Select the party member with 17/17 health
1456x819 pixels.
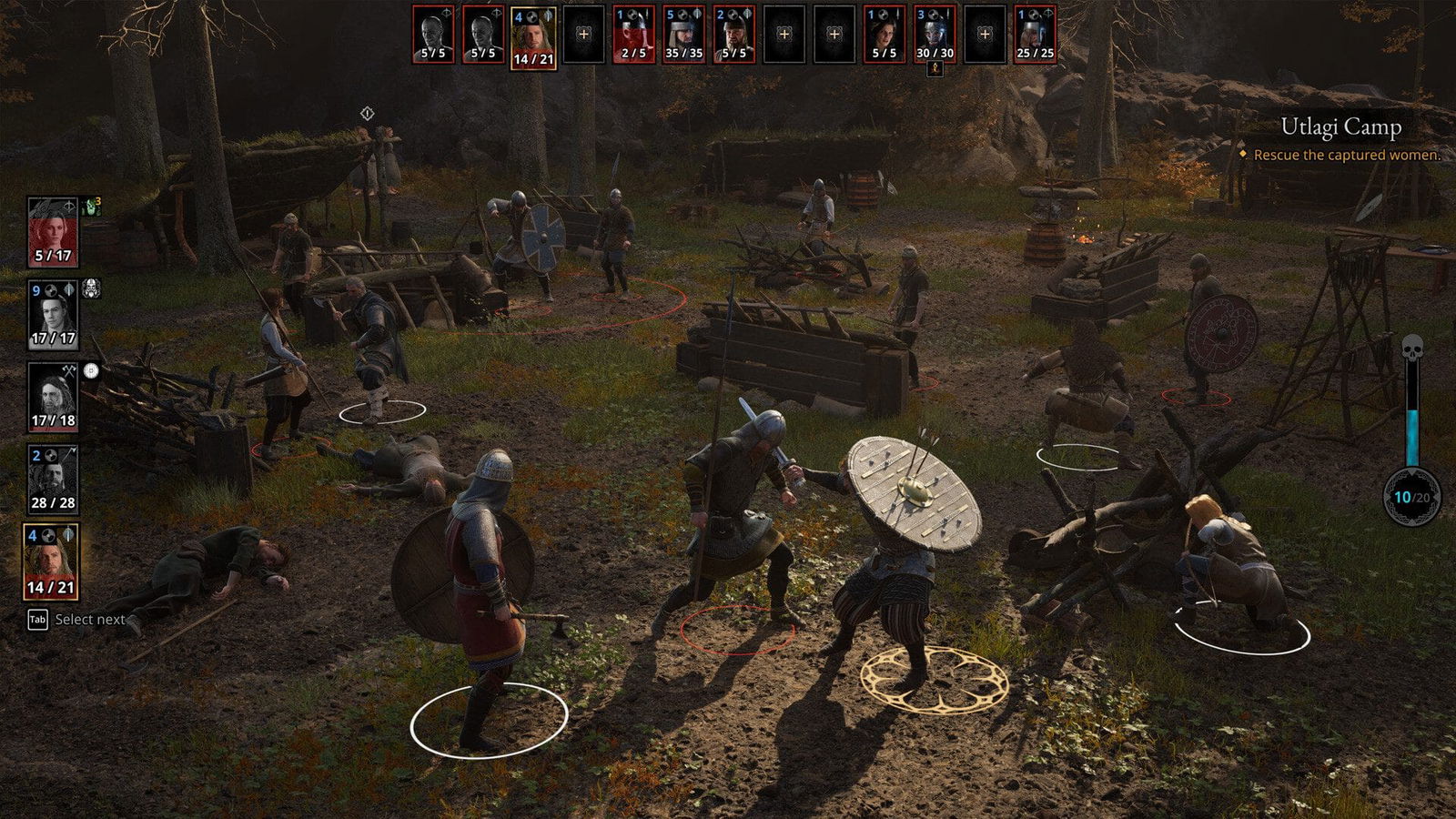[x=53, y=315]
